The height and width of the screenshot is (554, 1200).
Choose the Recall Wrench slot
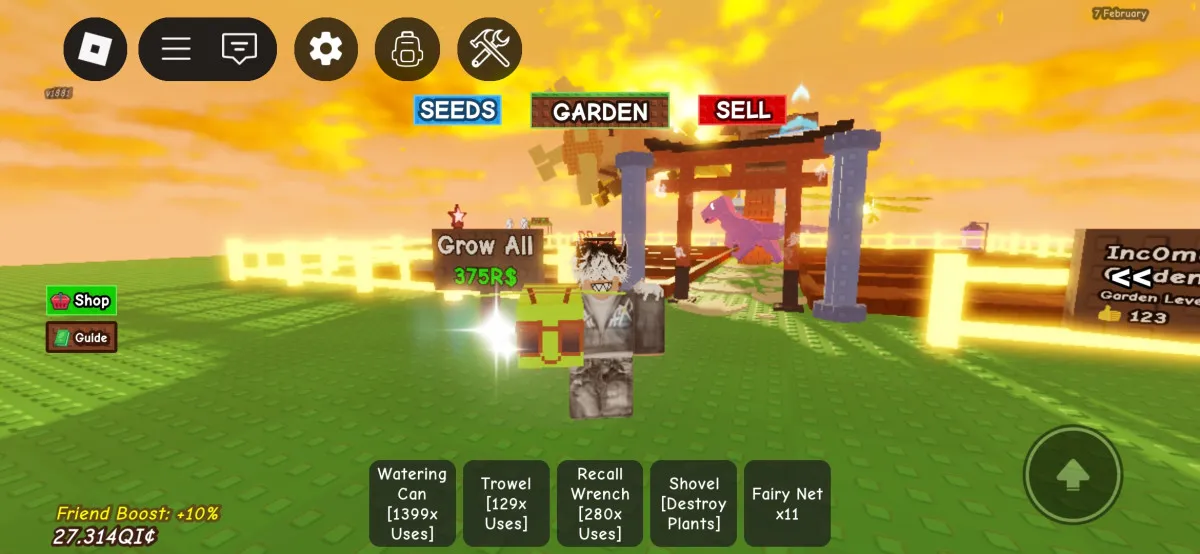click(x=600, y=503)
